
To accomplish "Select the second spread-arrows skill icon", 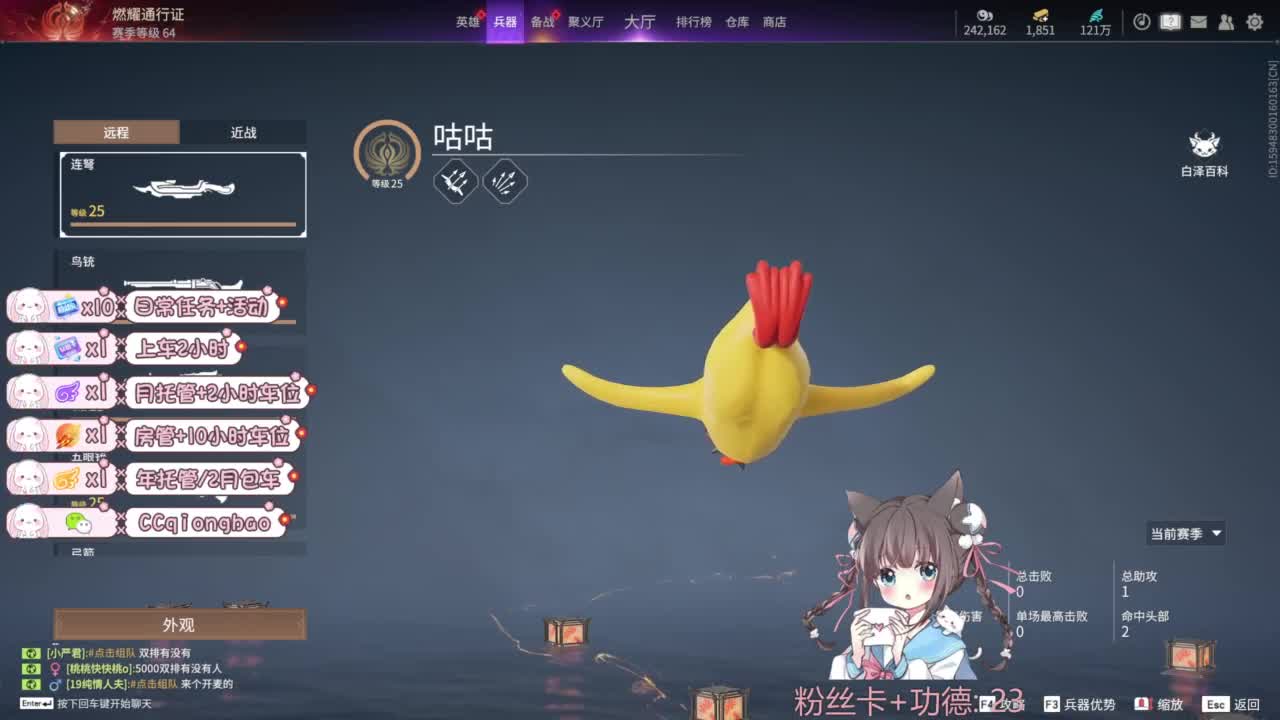I will click(505, 181).
